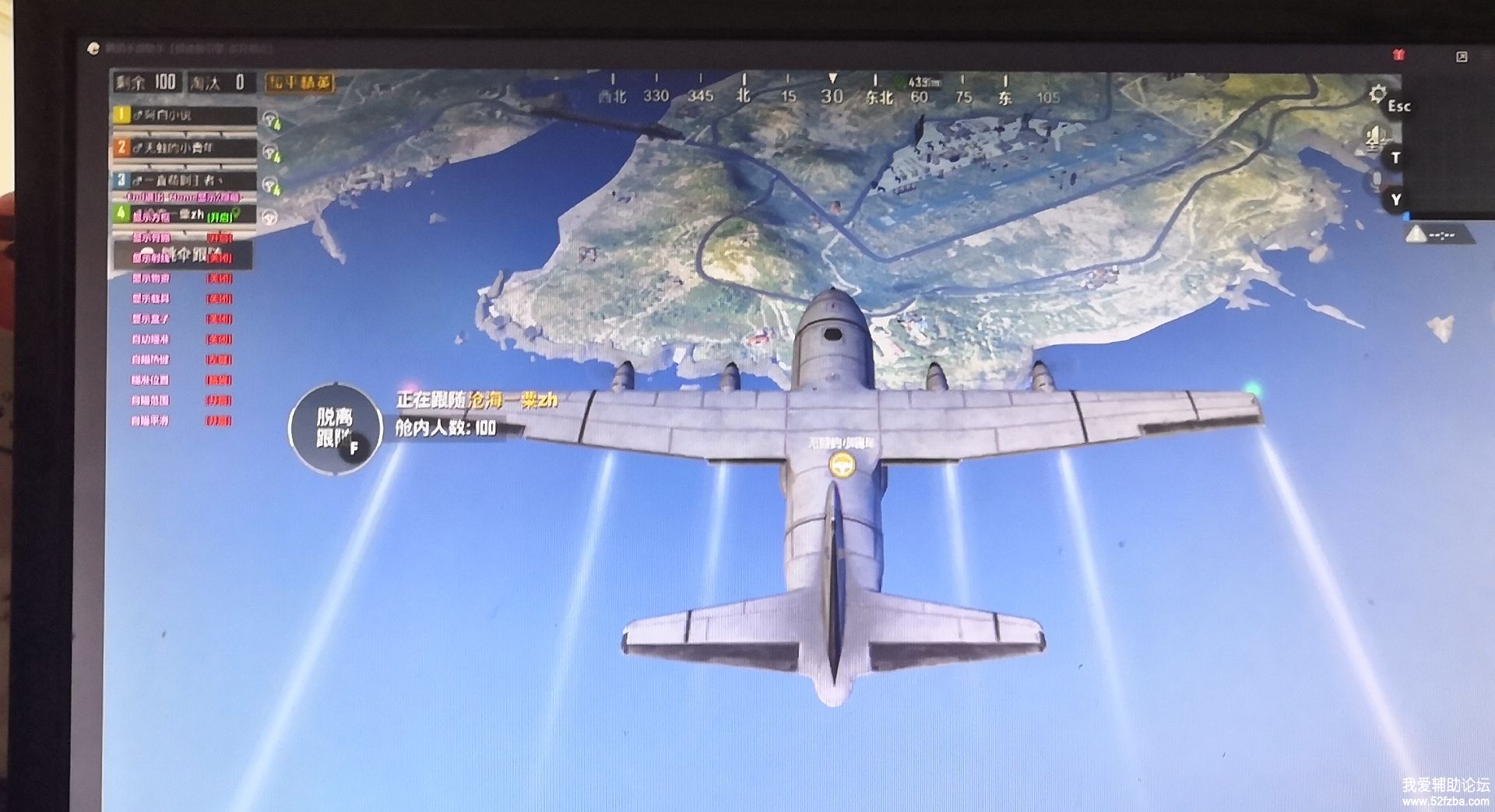Open settings via the gear icon
Viewport: 1495px width, 812px height.
(1377, 94)
